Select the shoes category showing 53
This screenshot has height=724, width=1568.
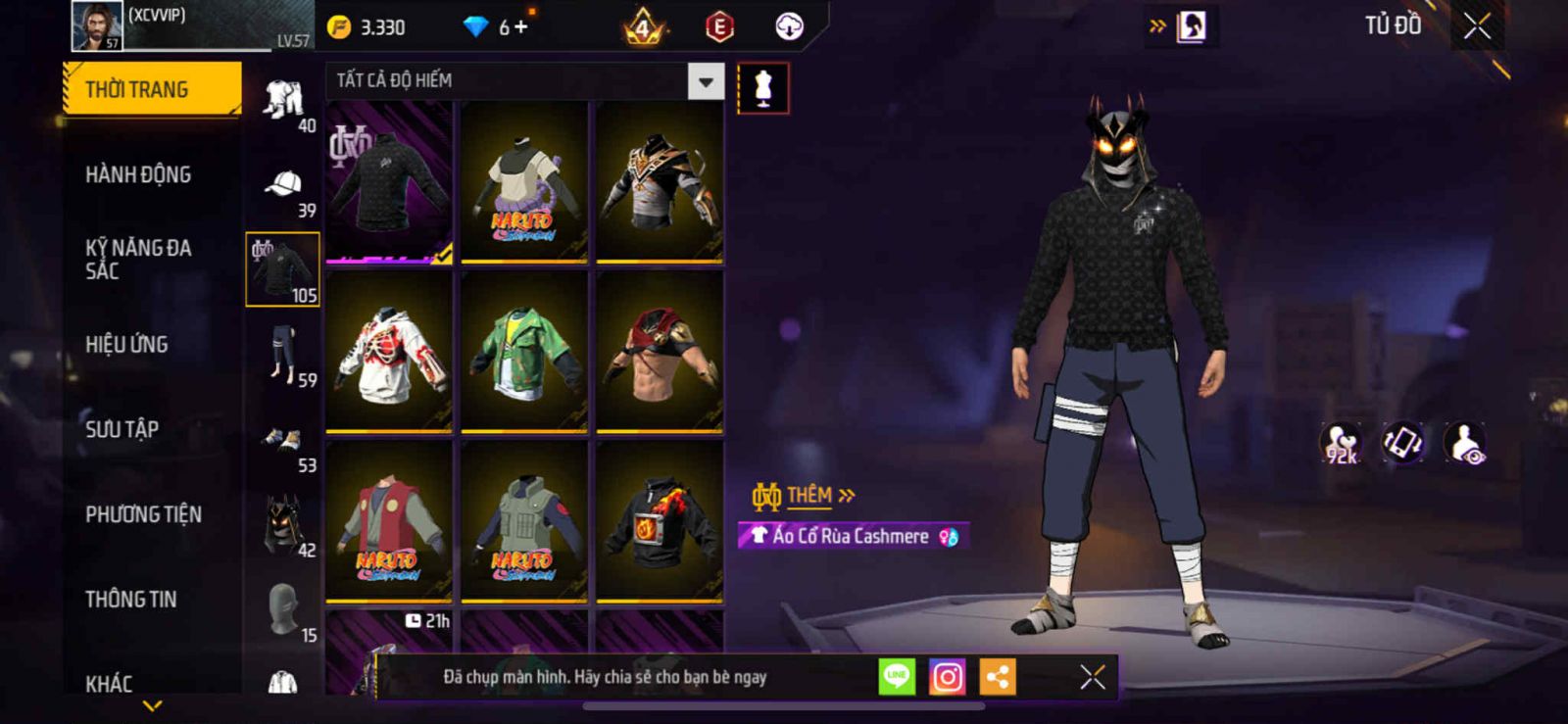284,444
